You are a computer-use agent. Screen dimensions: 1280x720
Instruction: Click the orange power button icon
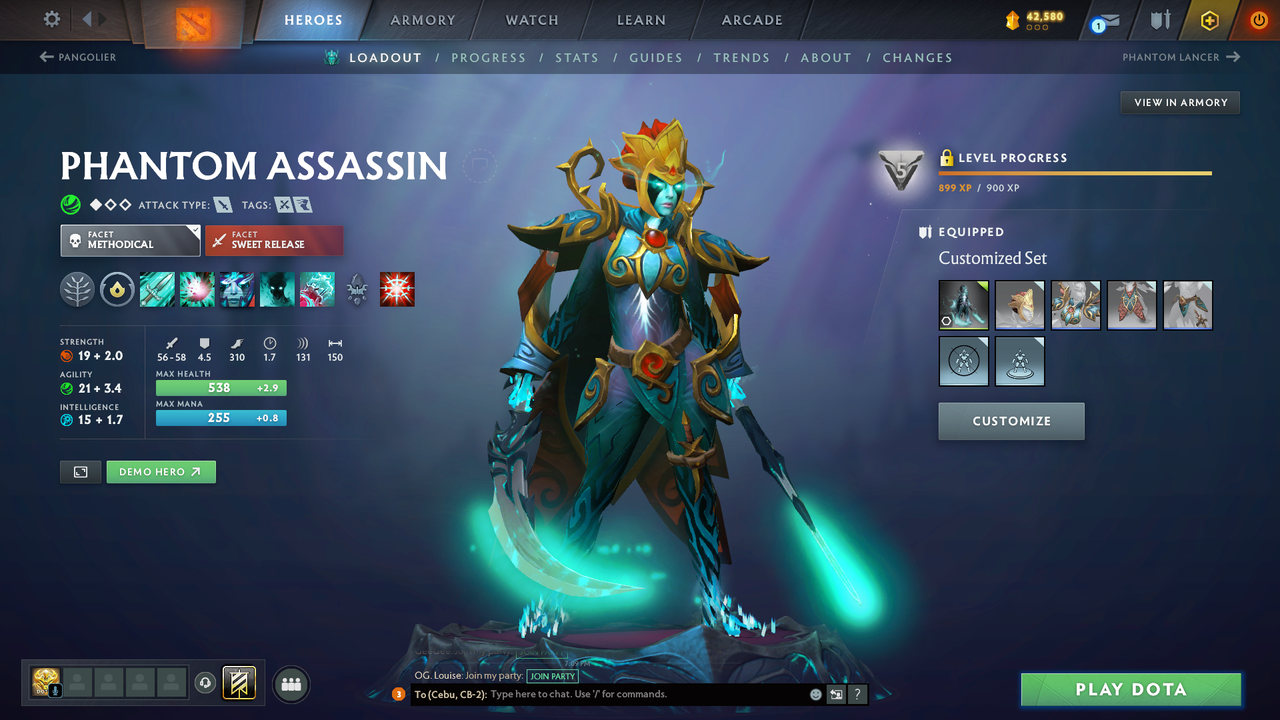[1258, 19]
